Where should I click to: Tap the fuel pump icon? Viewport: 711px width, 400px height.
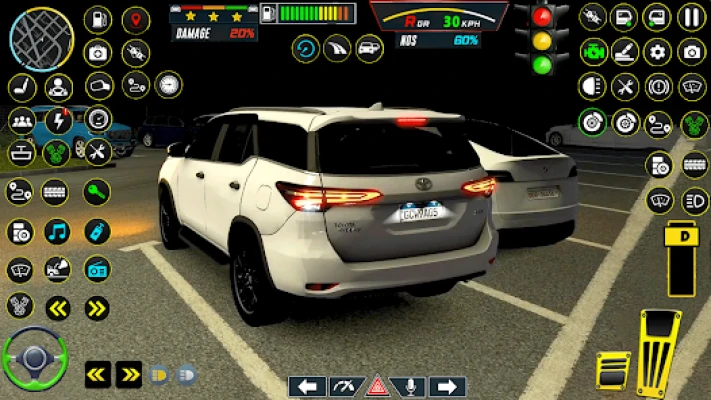(97, 20)
